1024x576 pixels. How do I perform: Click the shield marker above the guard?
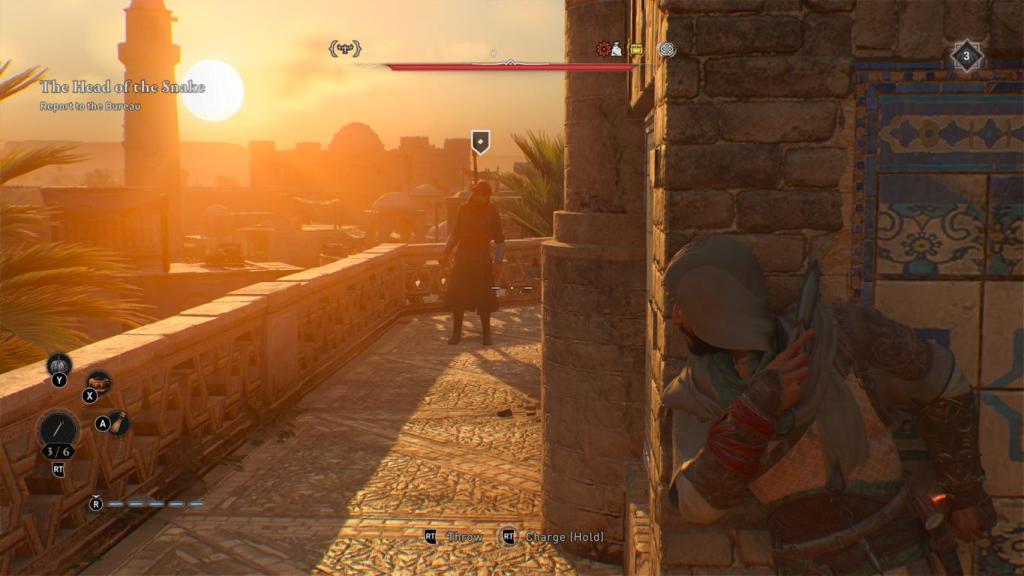click(x=481, y=142)
